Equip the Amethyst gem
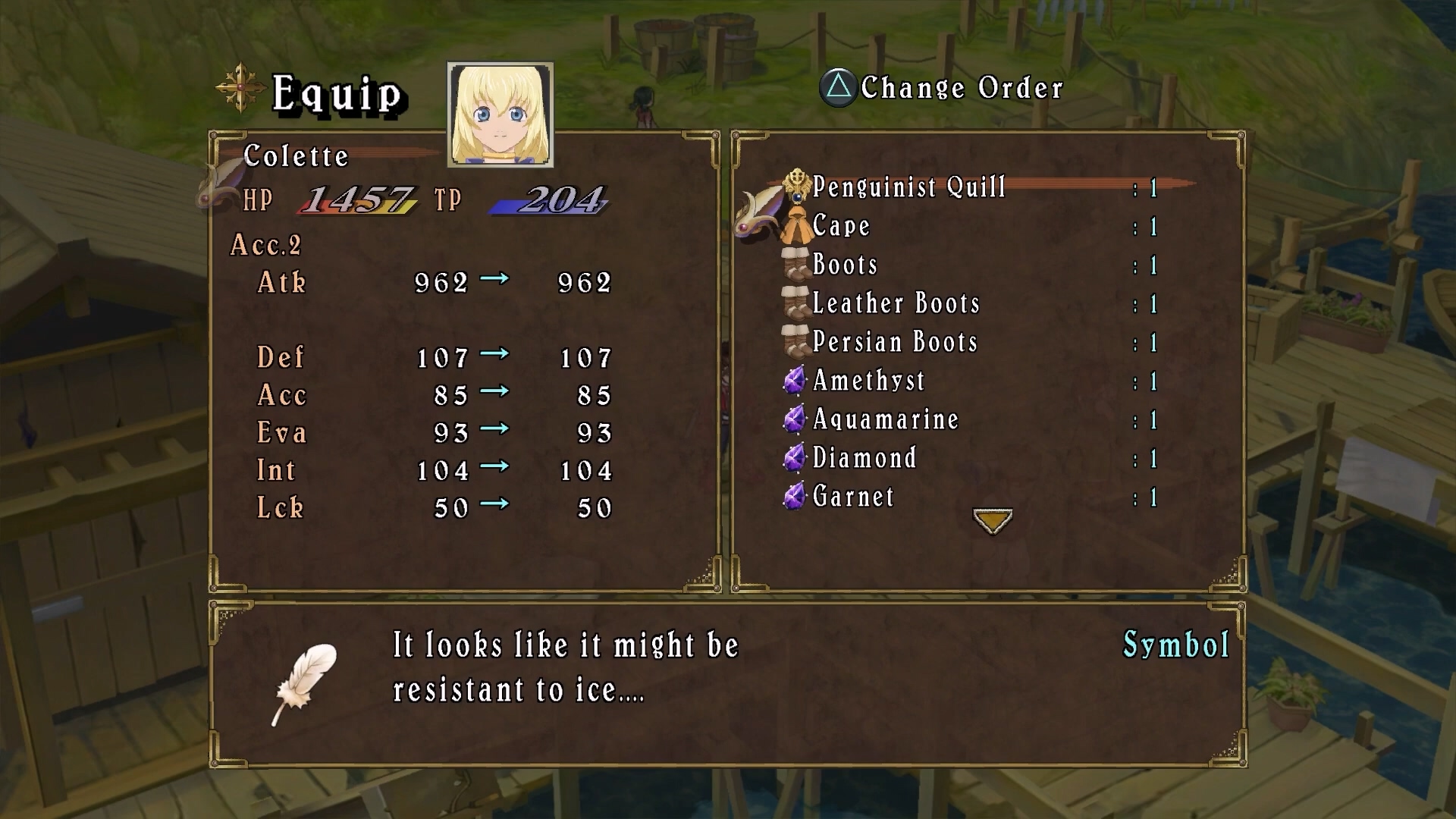This screenshot has width=1456, height=819. (x=868, y=381)
